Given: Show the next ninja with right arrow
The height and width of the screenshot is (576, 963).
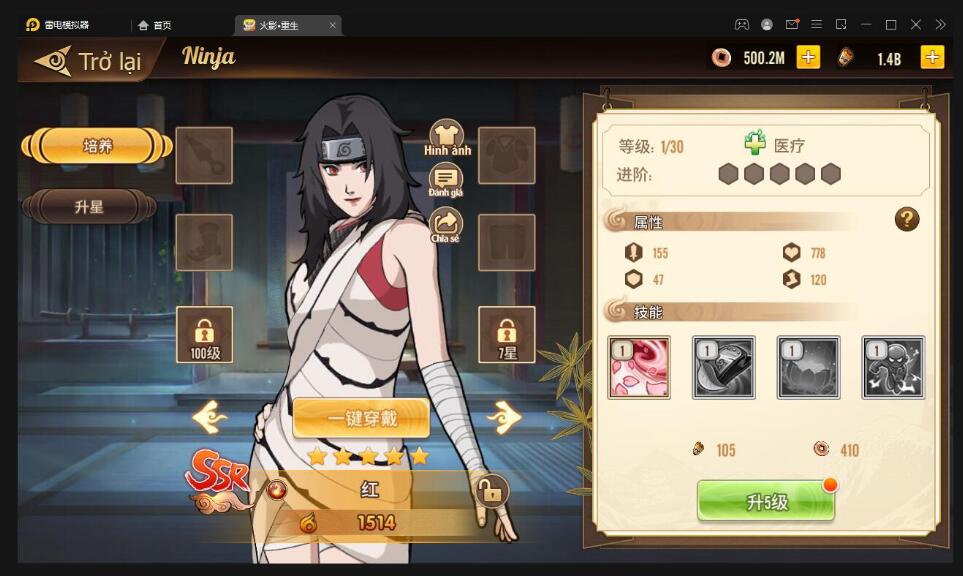Looking at the screenshot, I should tap(503, 417).
